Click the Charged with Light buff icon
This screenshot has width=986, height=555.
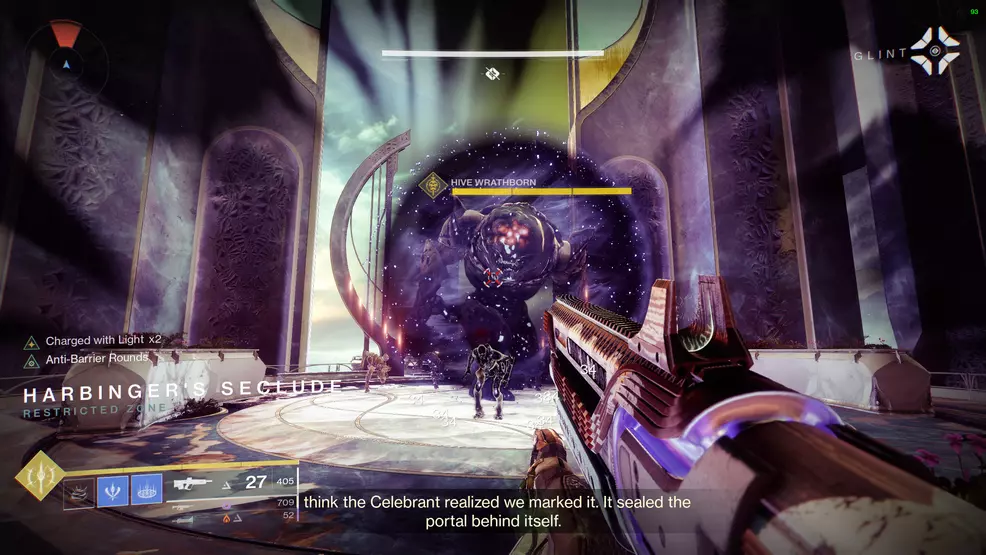tap(31, 341)
